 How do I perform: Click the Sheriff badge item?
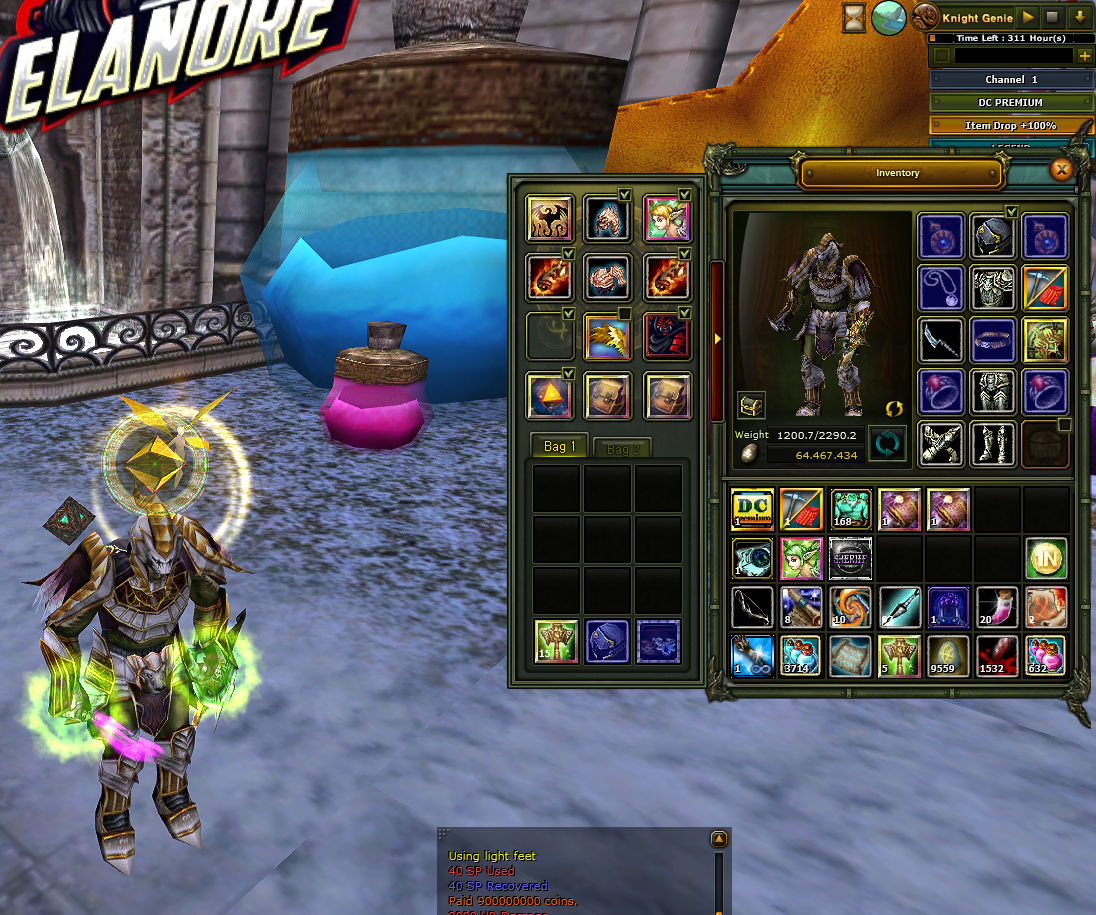[850, 558]
